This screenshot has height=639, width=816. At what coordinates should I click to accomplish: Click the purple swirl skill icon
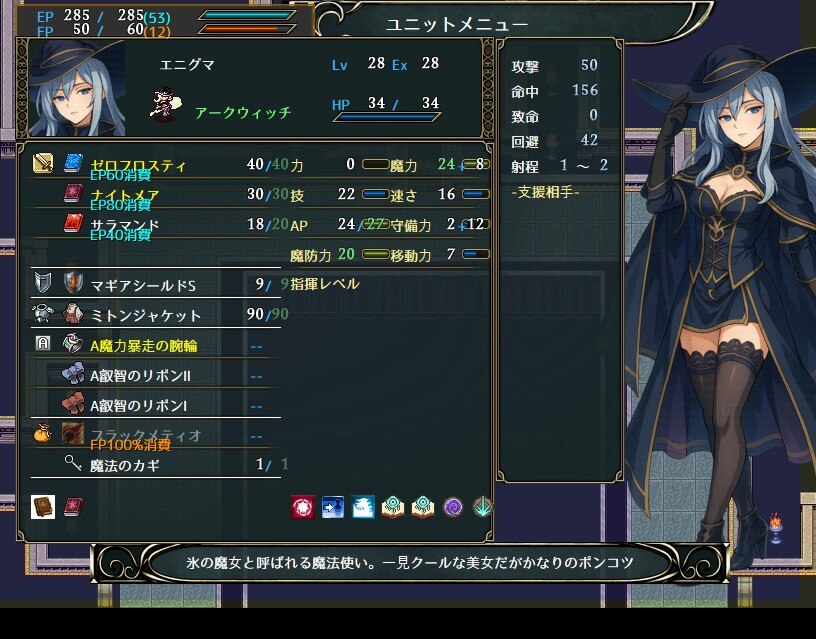pyautogui.click(x=453, y=507)
